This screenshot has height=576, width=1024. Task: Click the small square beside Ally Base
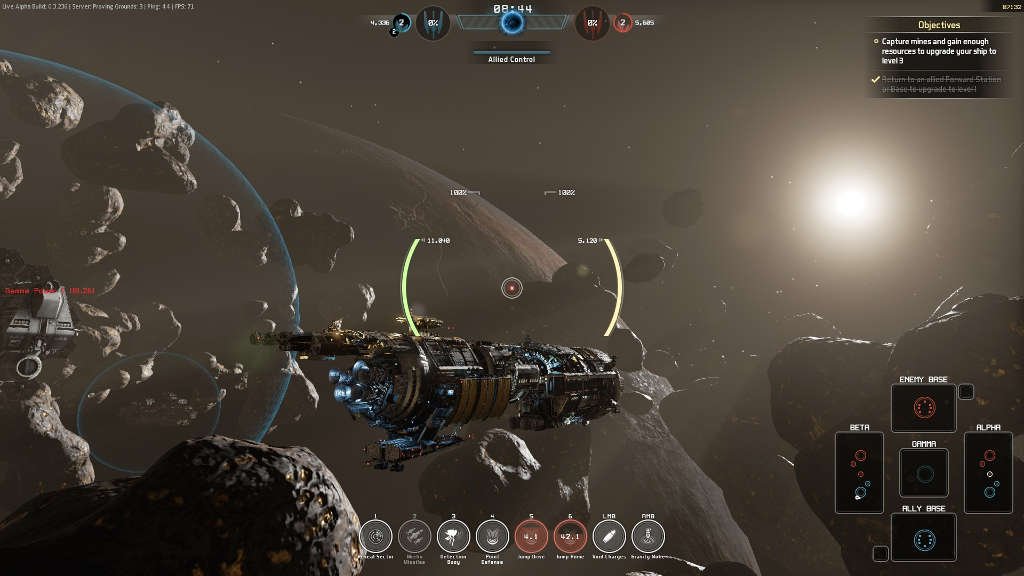coord(880,553)
